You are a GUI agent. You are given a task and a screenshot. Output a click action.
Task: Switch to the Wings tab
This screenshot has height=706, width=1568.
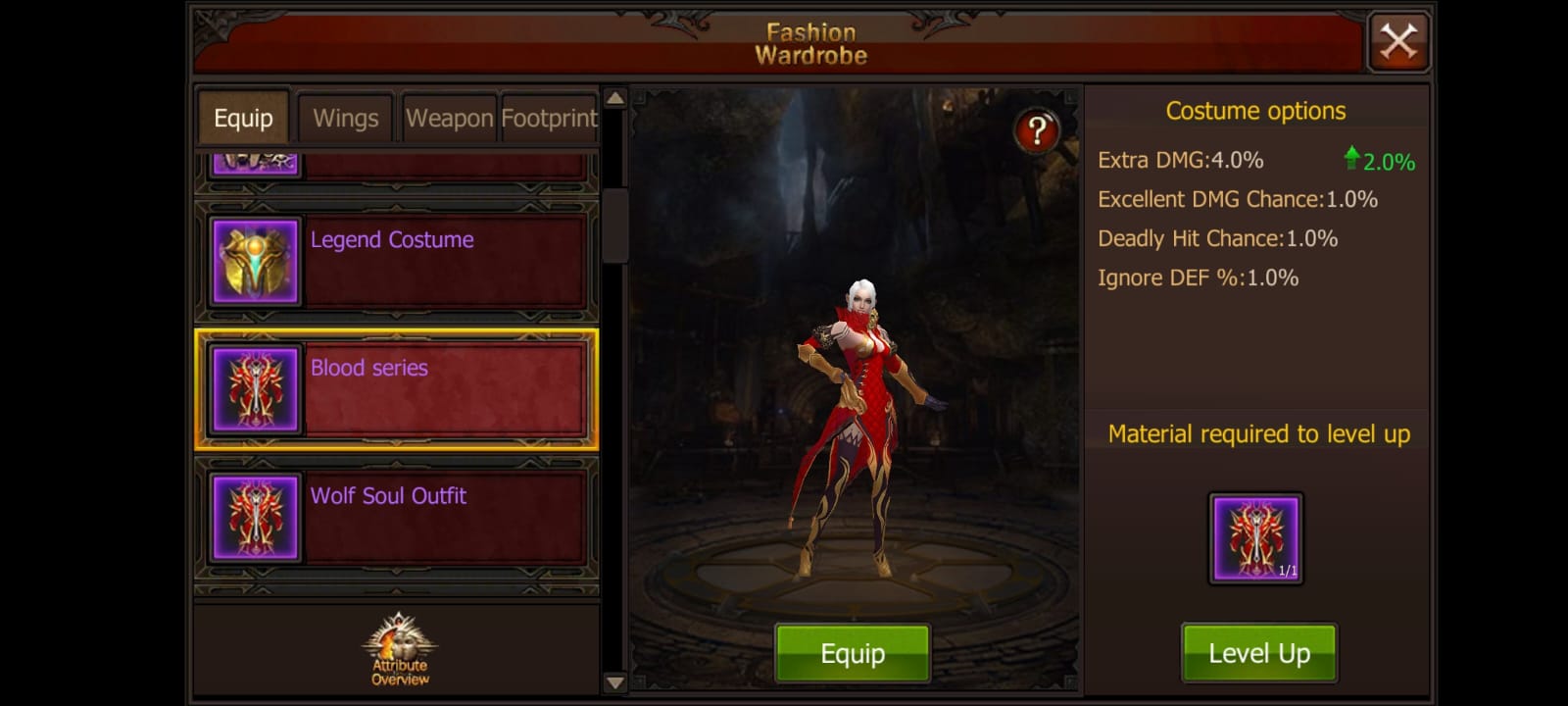coord(345,118)
